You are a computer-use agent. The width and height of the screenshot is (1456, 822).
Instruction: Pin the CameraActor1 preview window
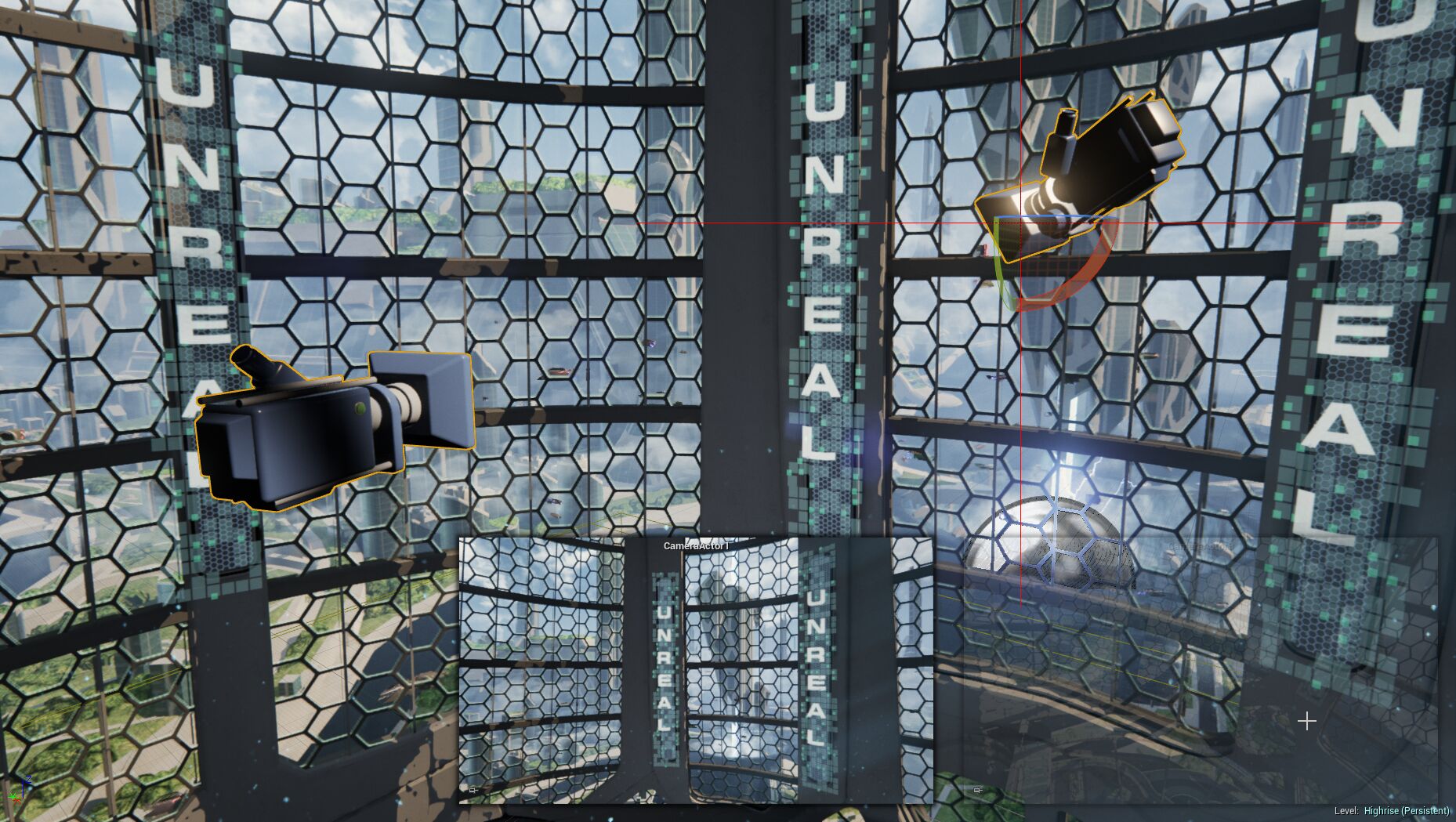473,790
